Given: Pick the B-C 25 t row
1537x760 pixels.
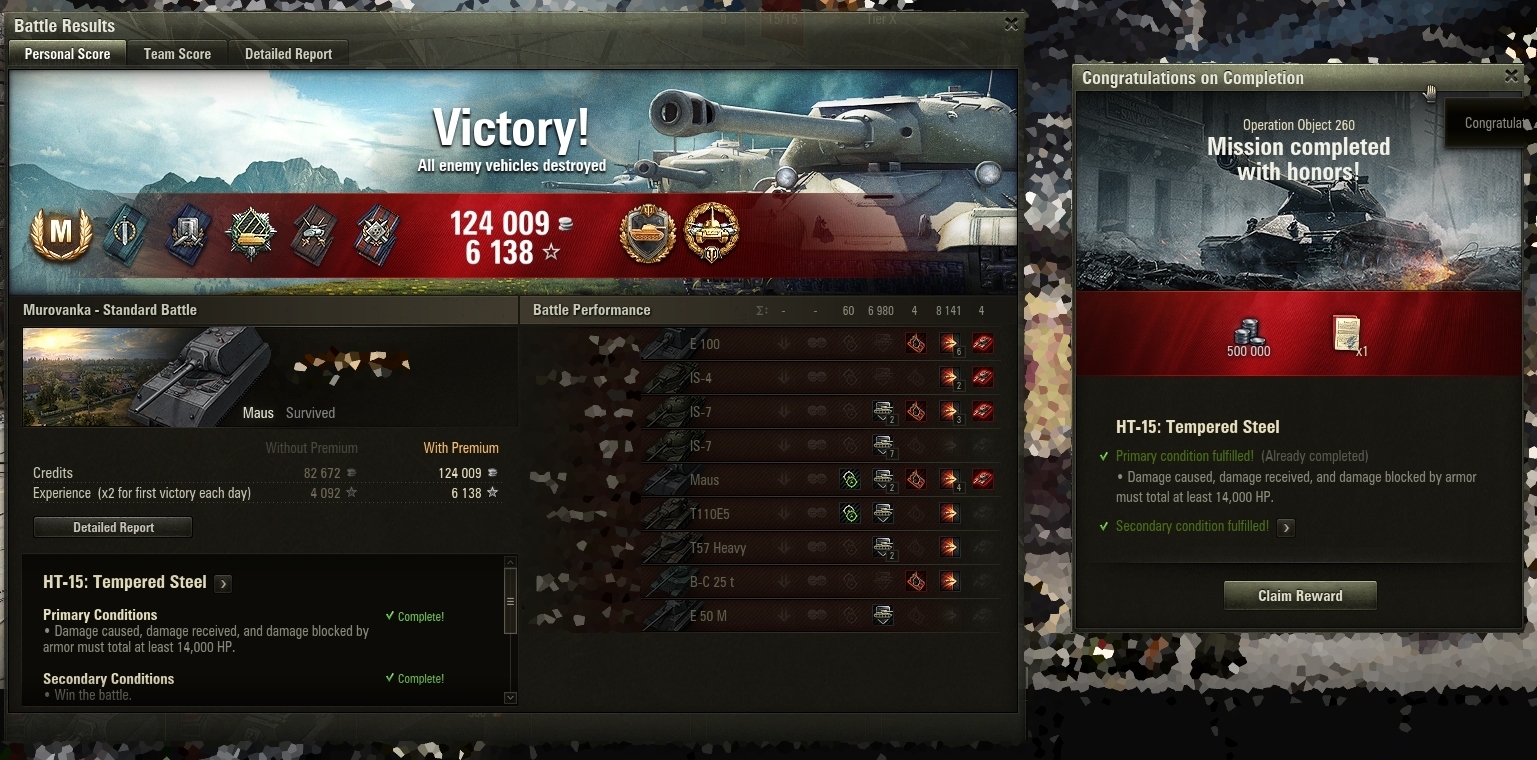Looking at the screenshot, I should point(760,582).
